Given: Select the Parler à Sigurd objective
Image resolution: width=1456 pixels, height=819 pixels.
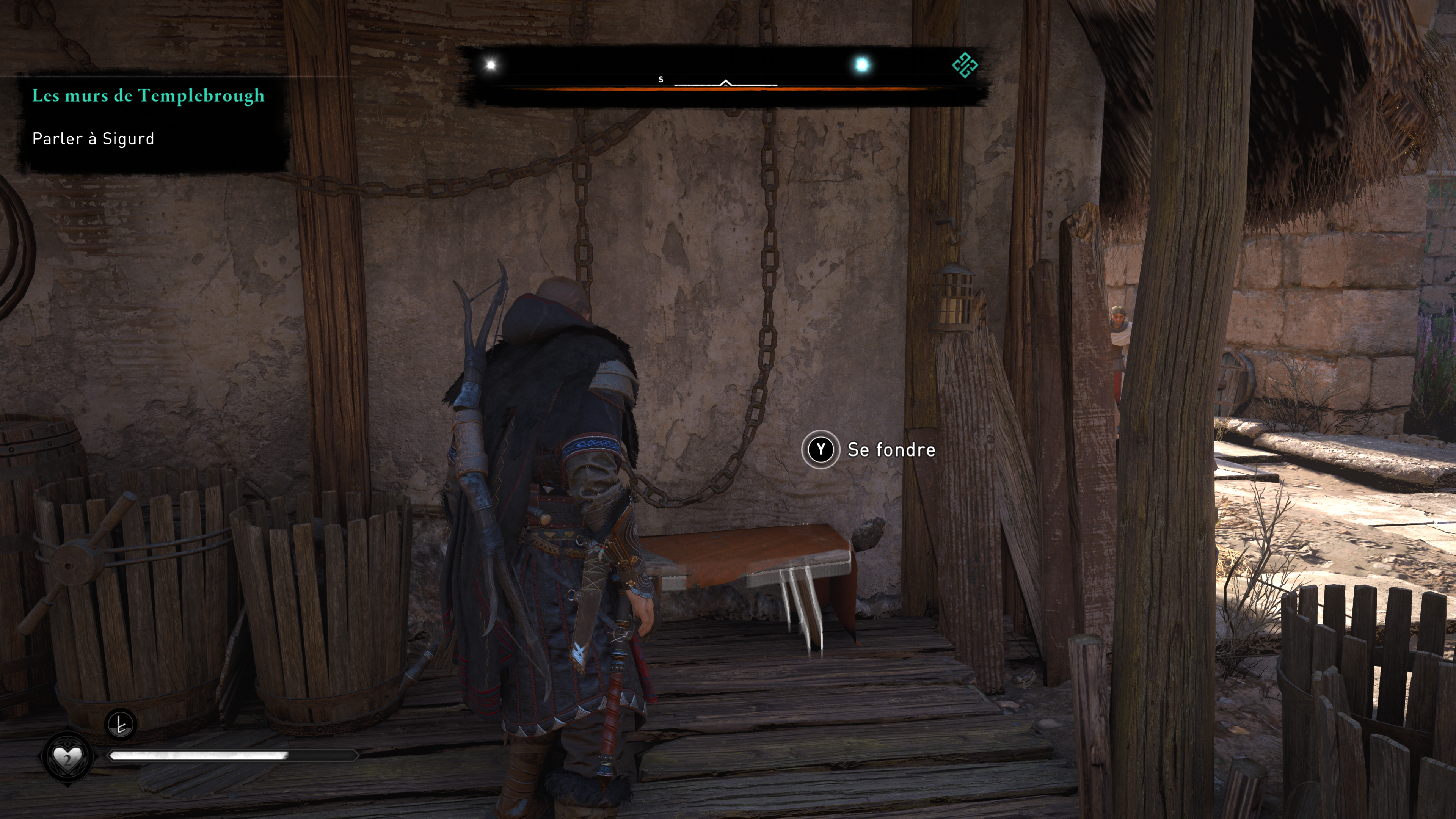Looking at the screenshot, I should point(93,139).
